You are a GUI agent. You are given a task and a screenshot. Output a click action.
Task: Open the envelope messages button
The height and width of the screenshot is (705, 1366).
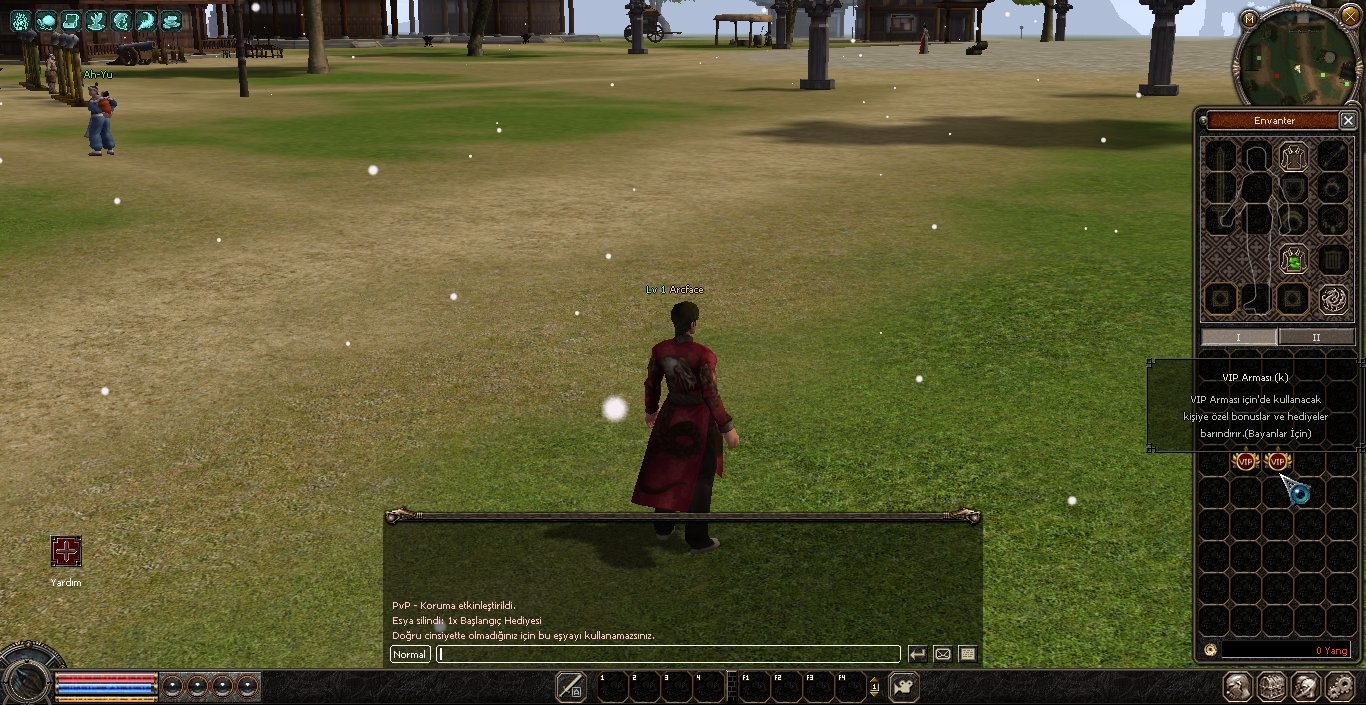point(942,654)
